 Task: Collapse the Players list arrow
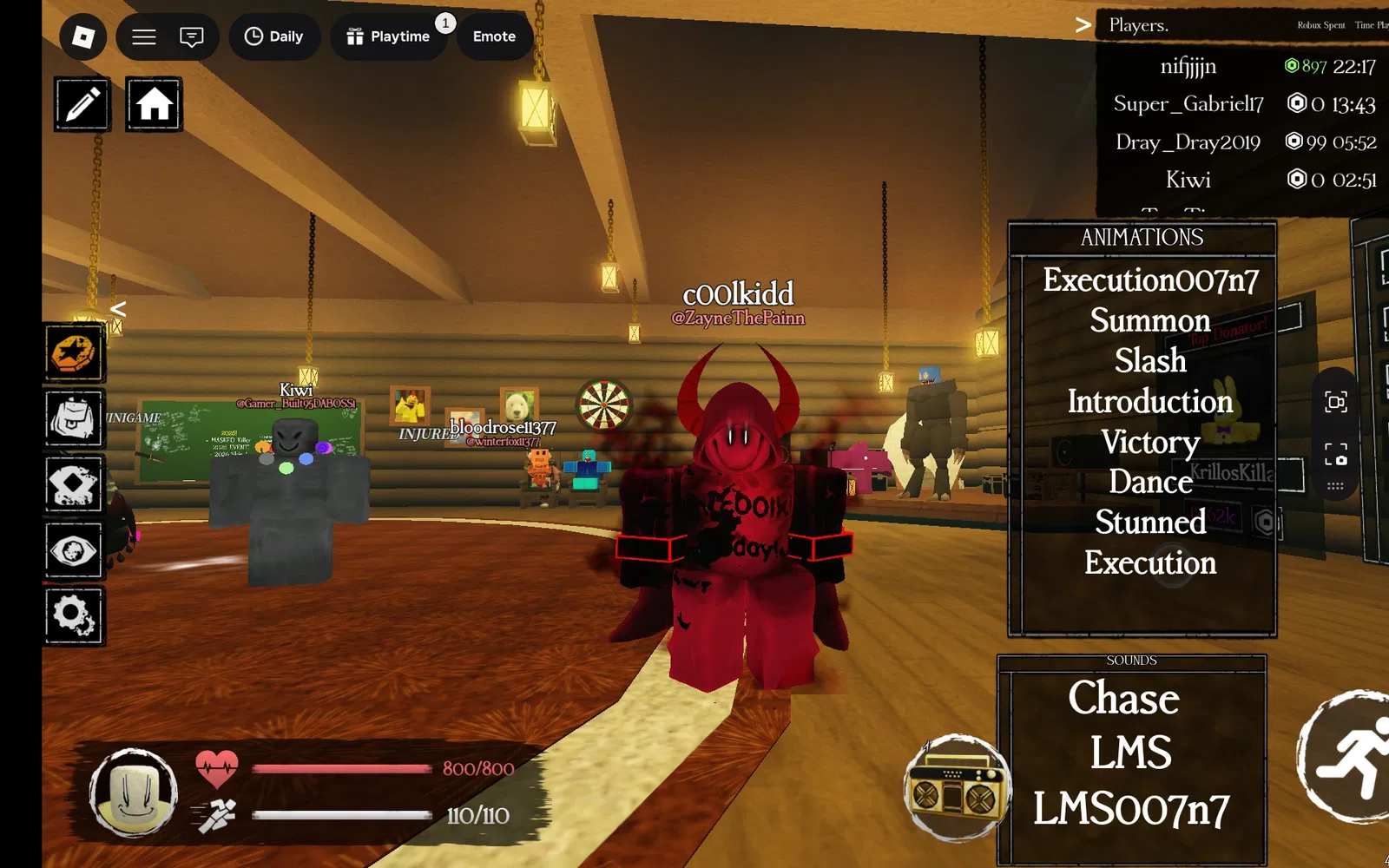coord(1083,25)
